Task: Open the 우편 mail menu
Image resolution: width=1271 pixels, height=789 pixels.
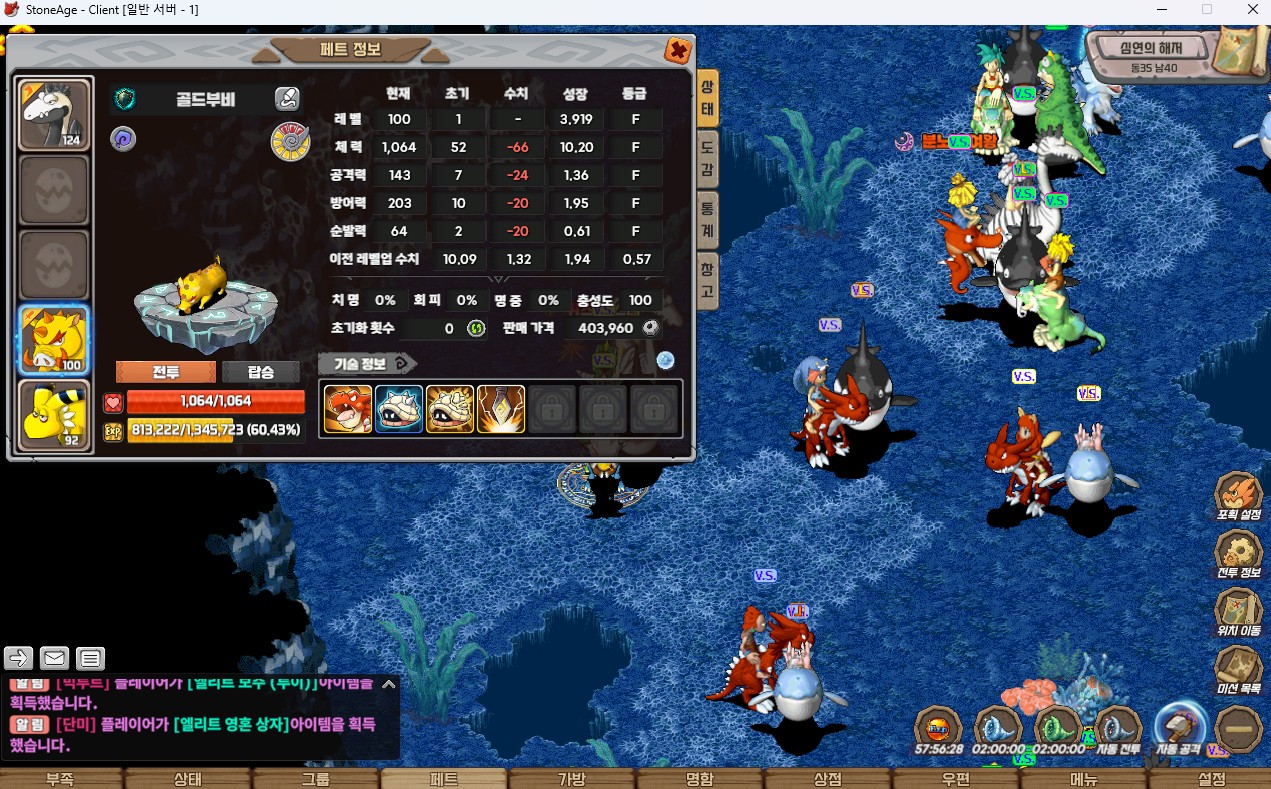Action: pos(955,779)
